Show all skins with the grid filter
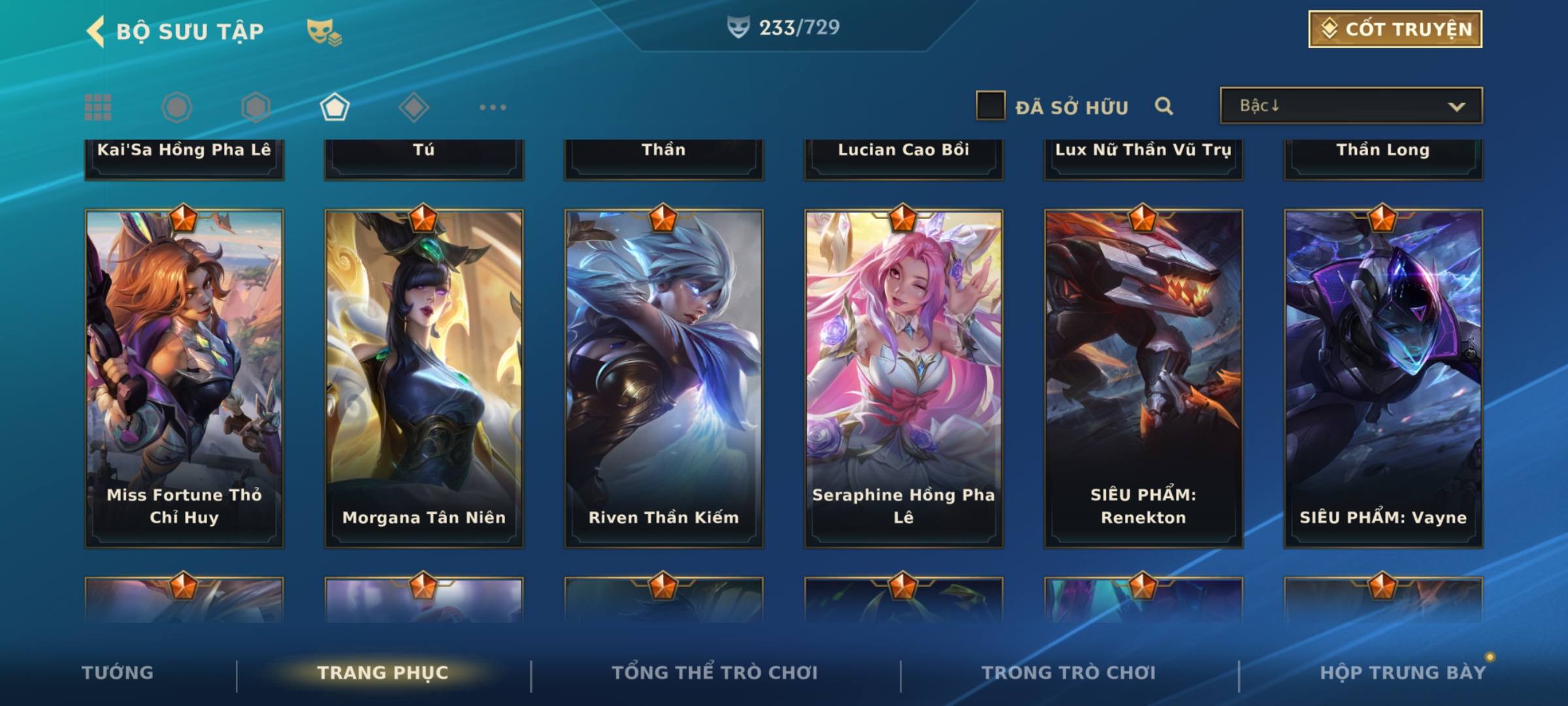1568x706 pixels. point(98,107)
